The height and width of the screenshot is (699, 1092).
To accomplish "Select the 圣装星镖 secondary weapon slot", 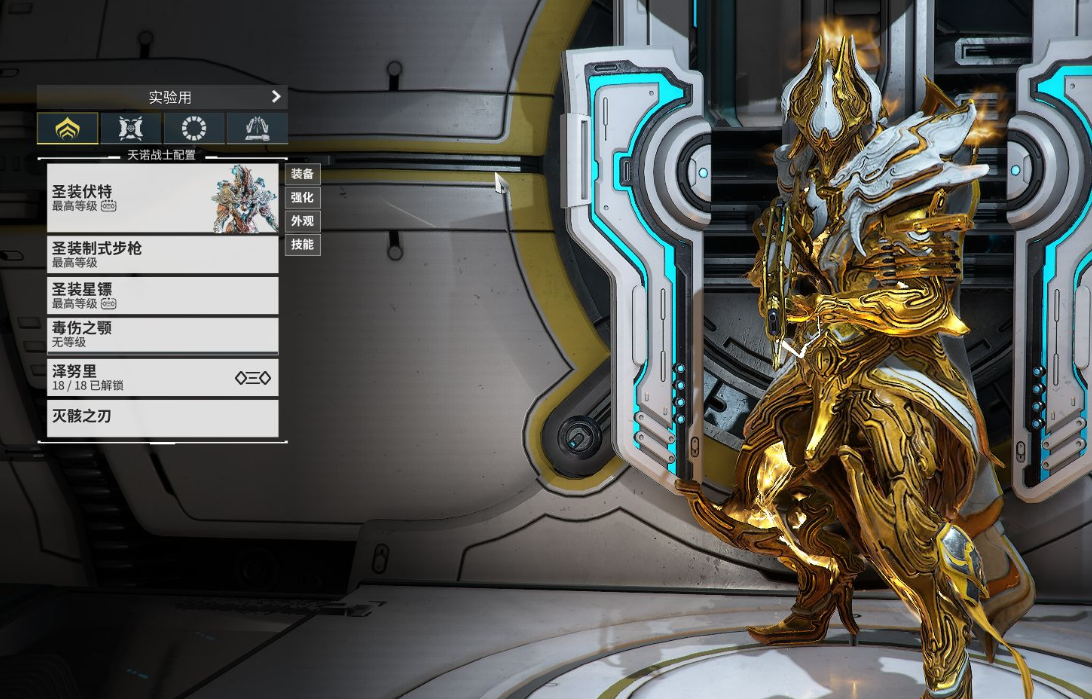I will pos(162,295).
